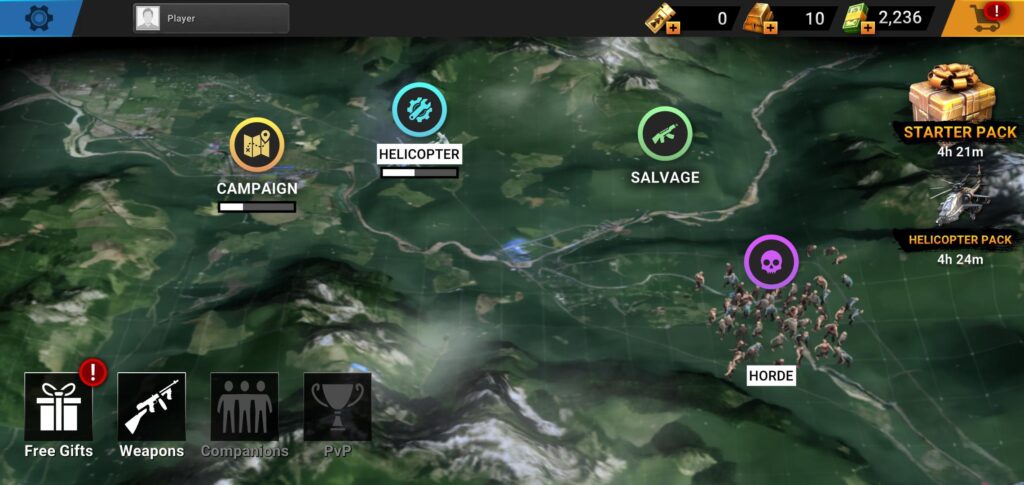View the Helicopter Pack offer
Viewport: 1024px width, 485px height.
tap(960, 203)
